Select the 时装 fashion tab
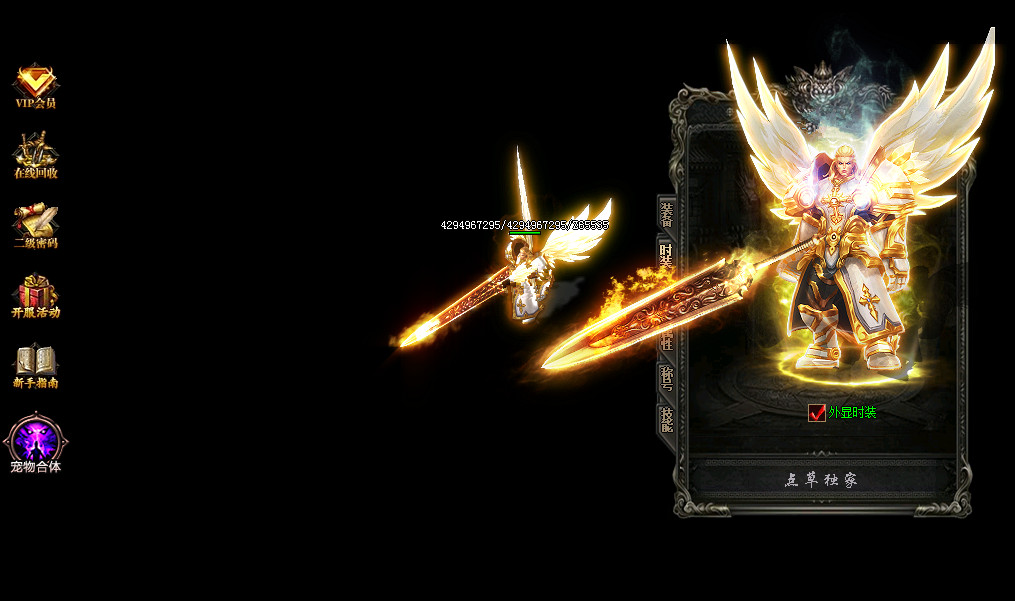Viewport: 1015px width, 601px height. 666,254
